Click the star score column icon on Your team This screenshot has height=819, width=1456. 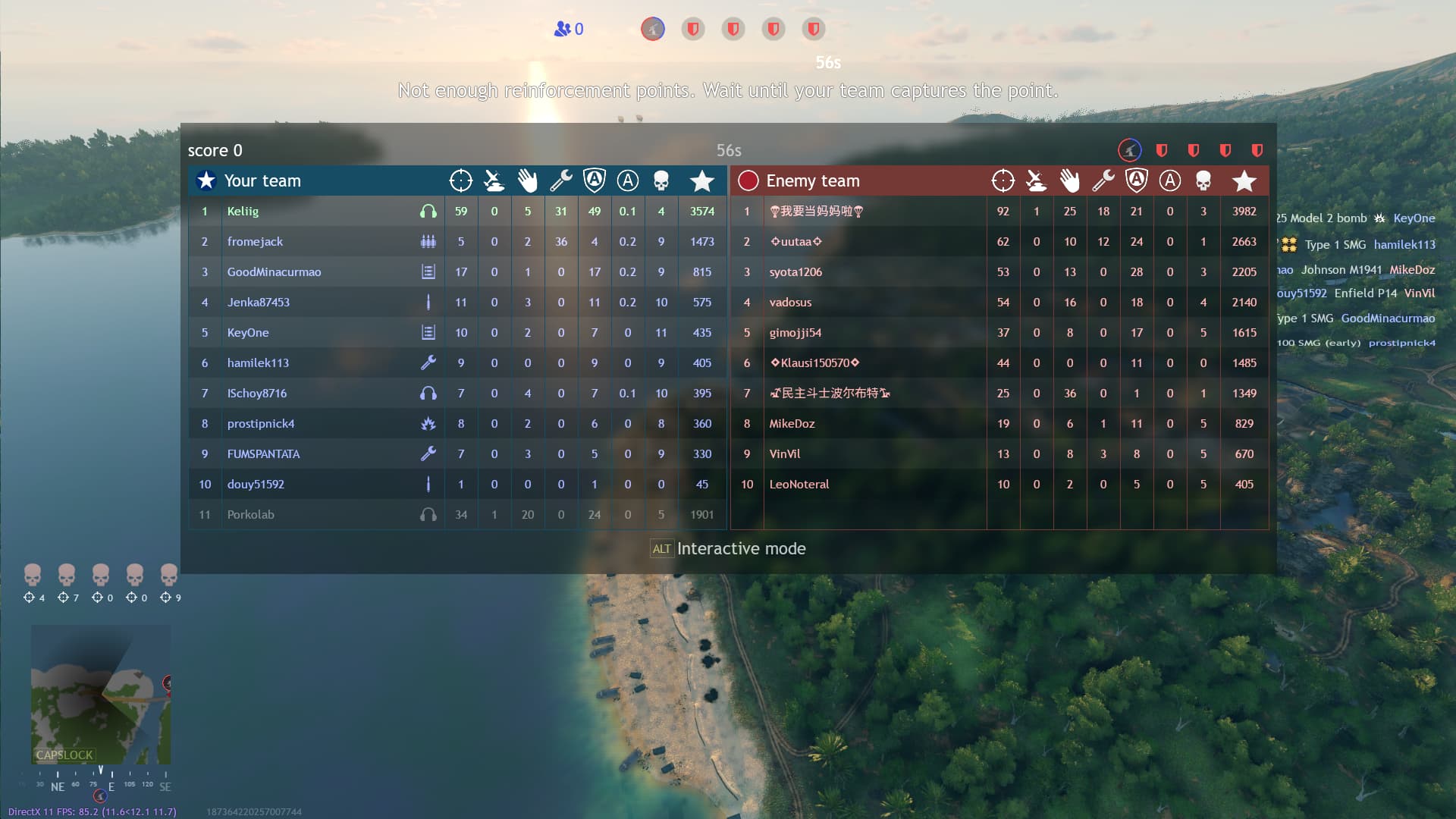(x=702, y=180)
